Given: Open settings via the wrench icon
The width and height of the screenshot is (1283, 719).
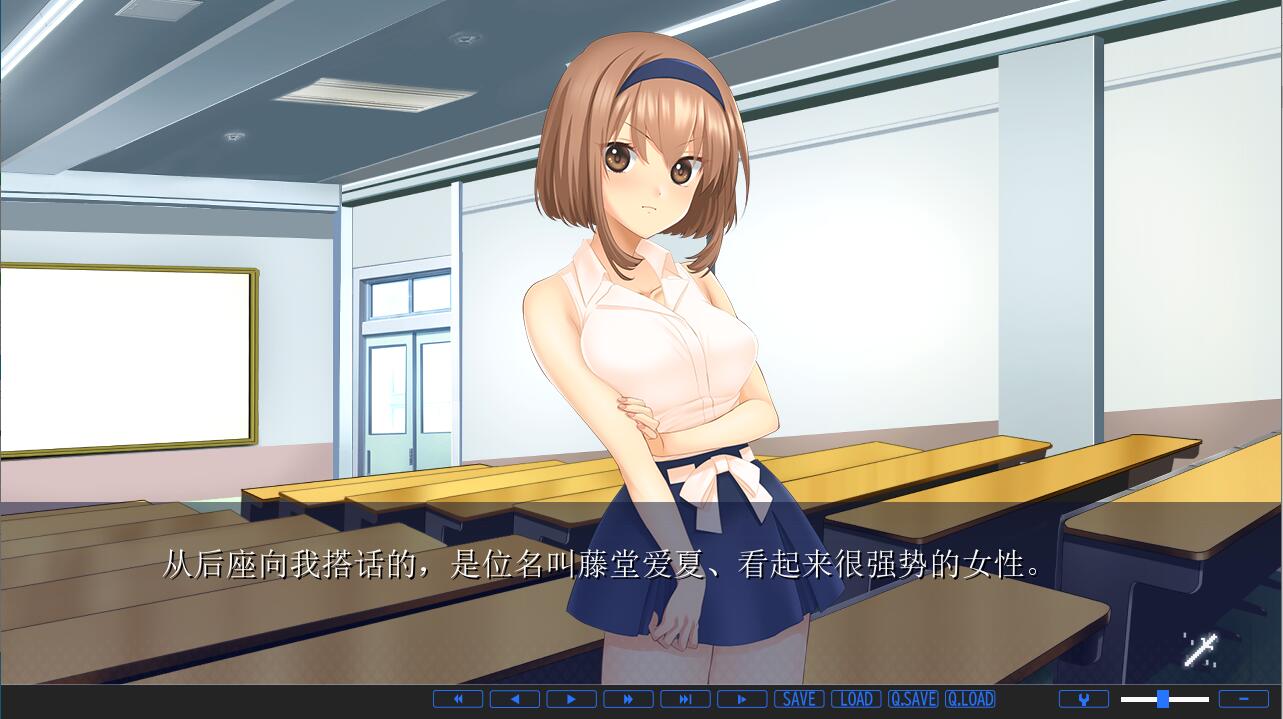Looking at the screenshot, I should pos(1084,699).
